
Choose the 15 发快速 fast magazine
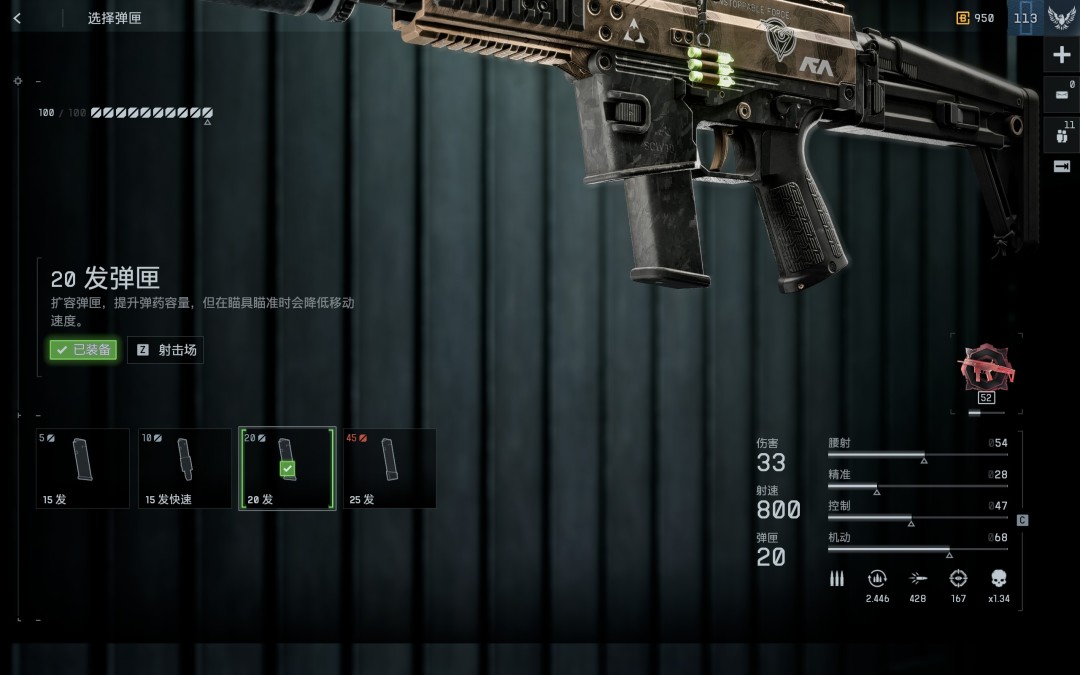click(185, 468)
